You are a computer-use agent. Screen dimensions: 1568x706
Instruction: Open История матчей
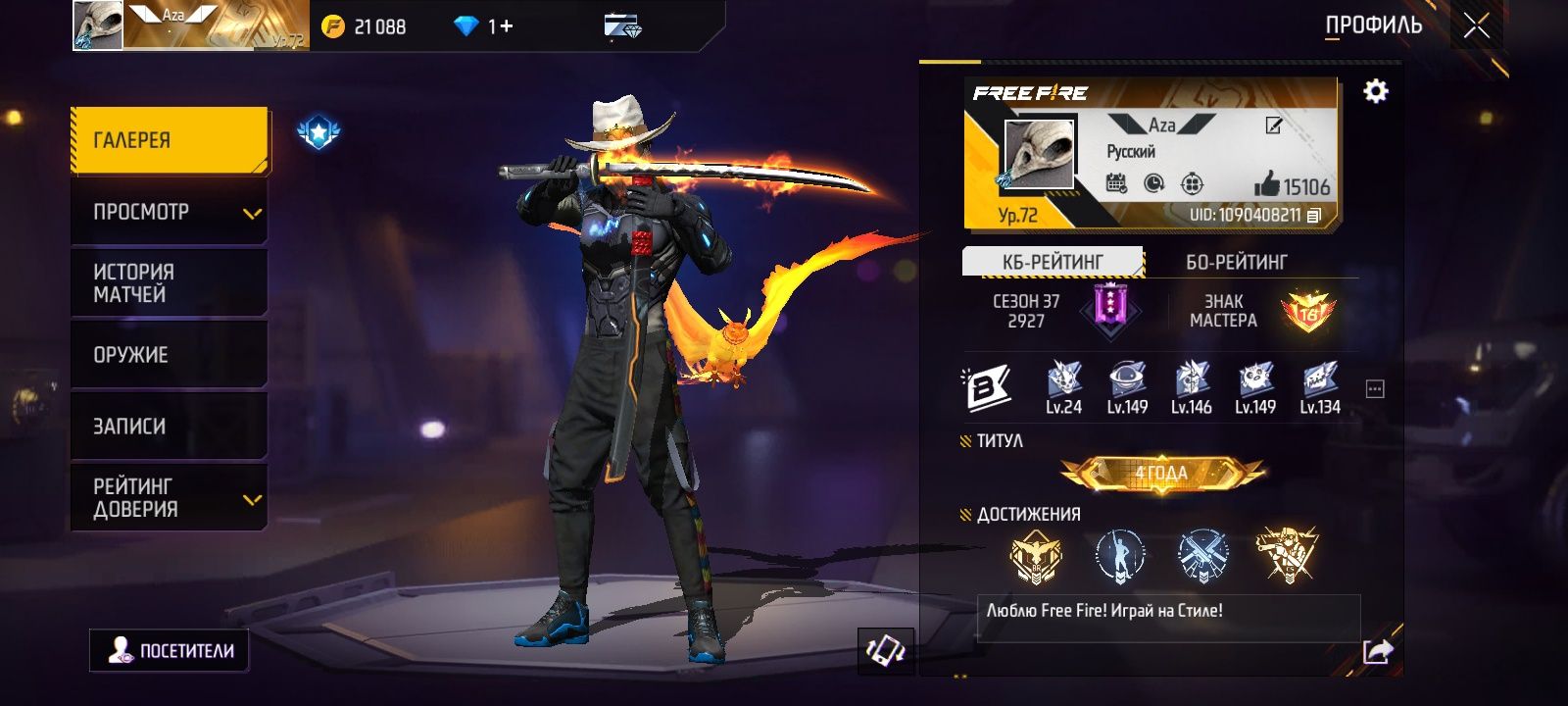pyautogui.click(x=169, y=283)
